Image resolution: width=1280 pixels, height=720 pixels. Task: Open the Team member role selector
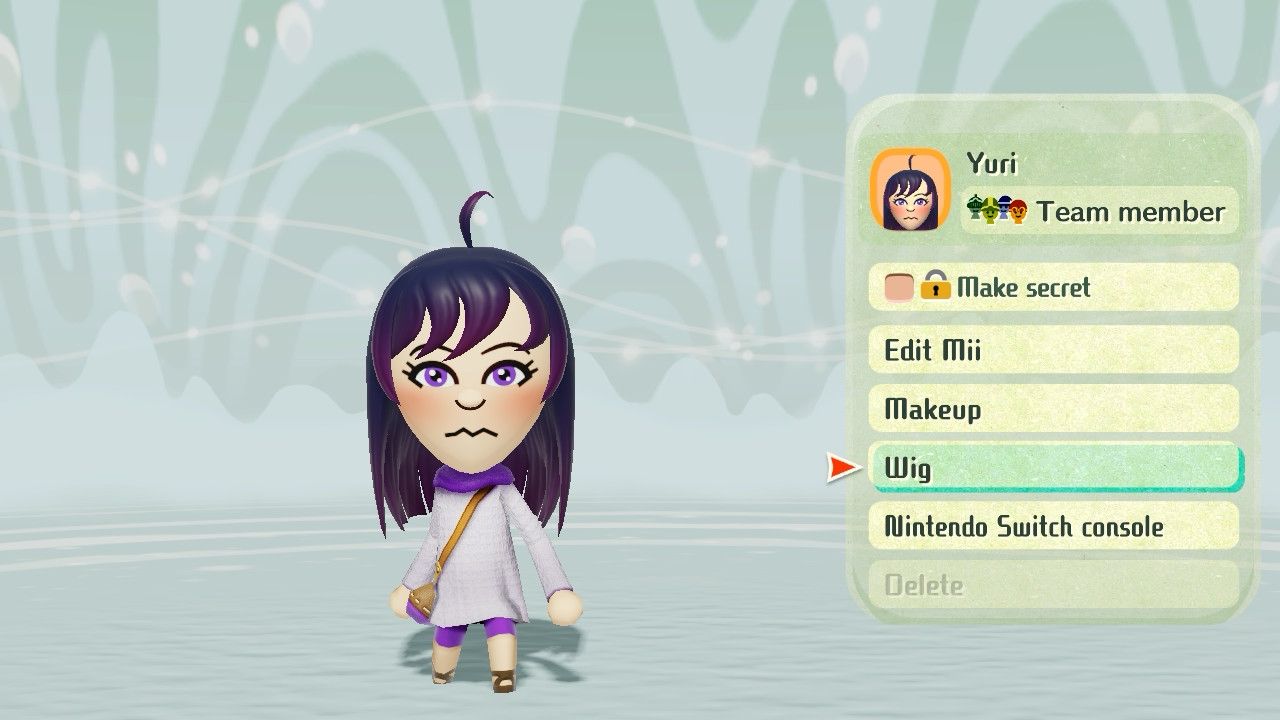1100,211
